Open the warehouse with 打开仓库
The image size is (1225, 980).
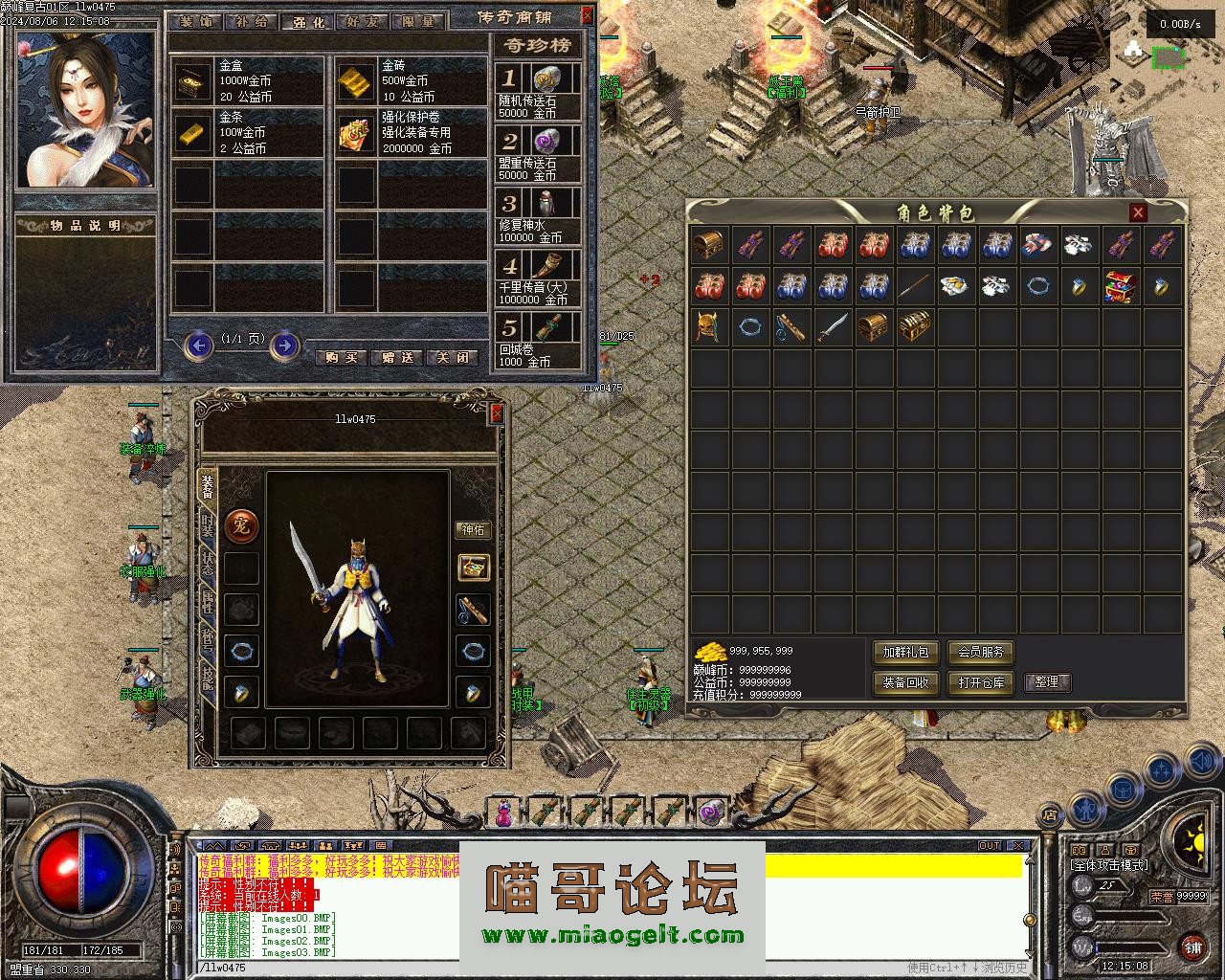point(981,682)
